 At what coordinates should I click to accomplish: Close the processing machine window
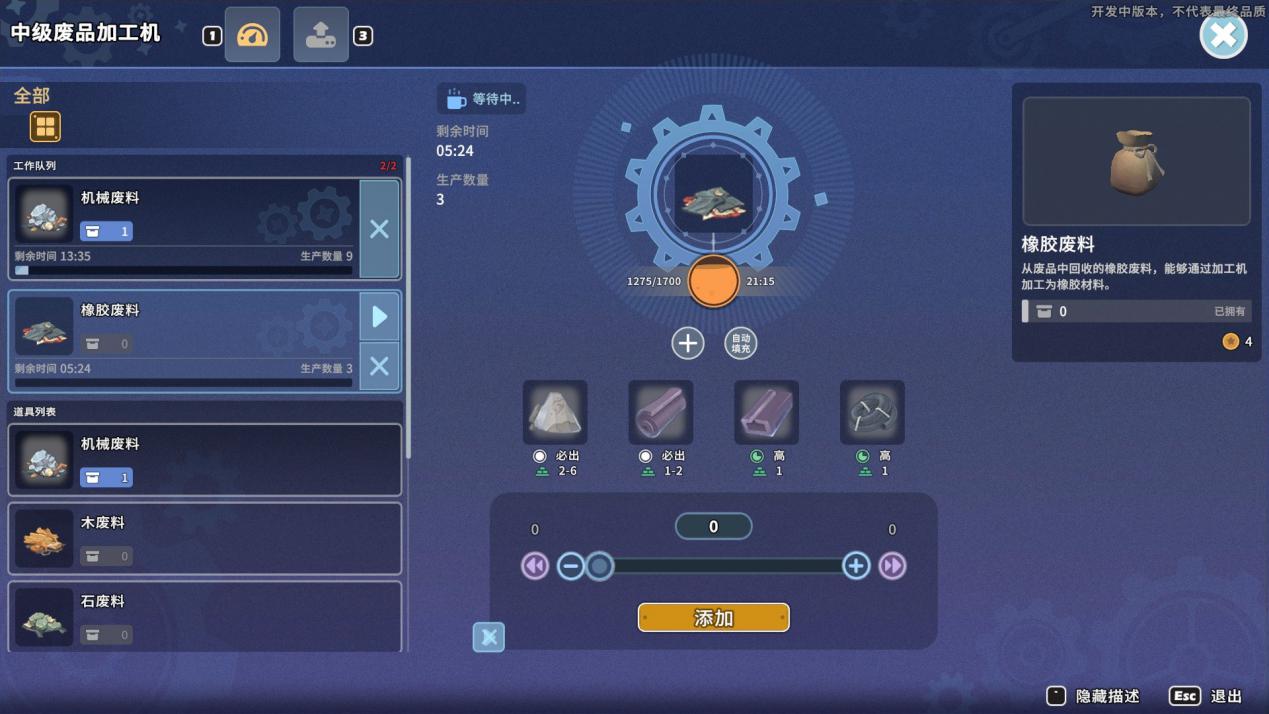1223,36
